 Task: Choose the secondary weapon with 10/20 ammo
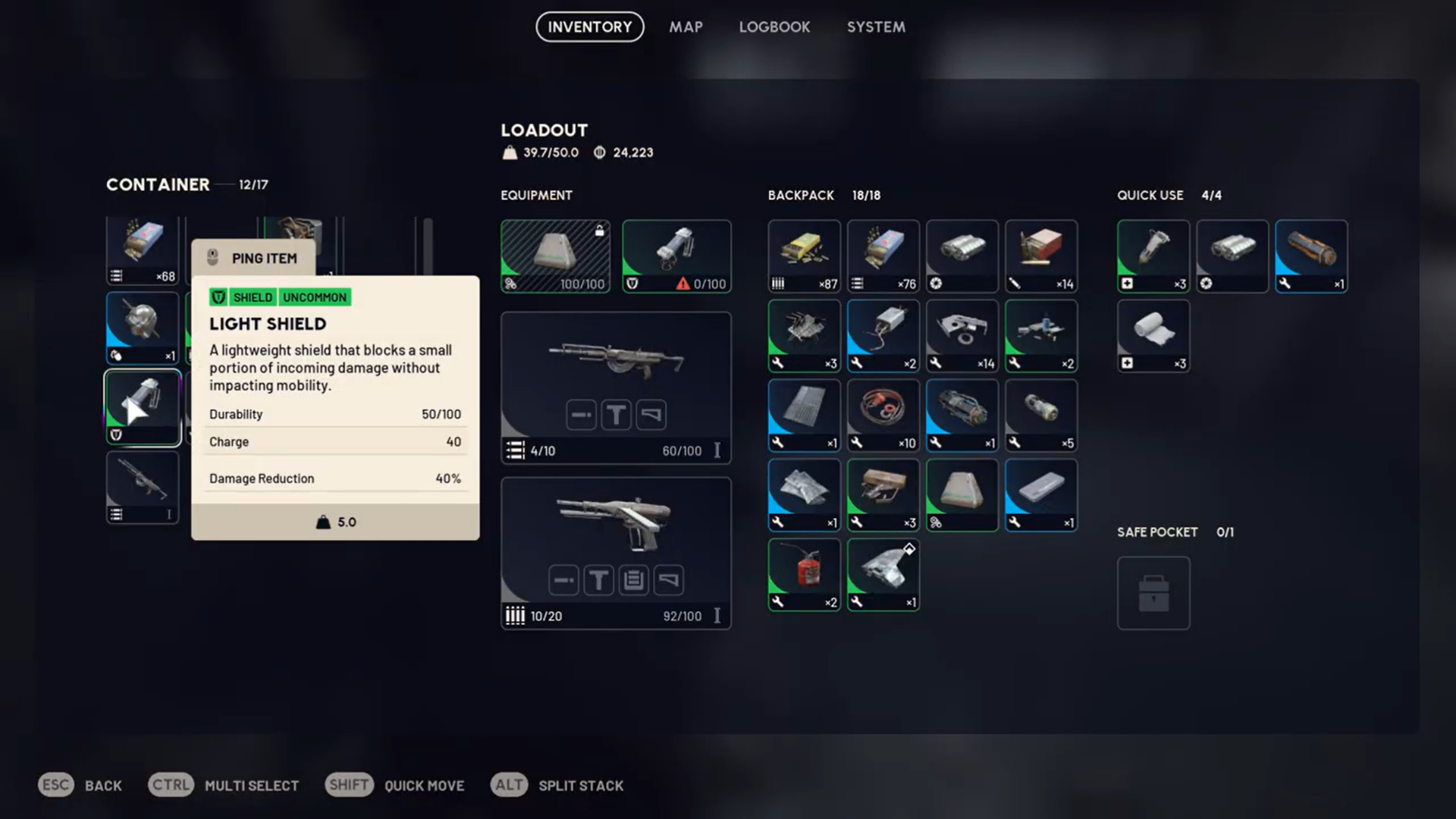click(x=616, y=552)
